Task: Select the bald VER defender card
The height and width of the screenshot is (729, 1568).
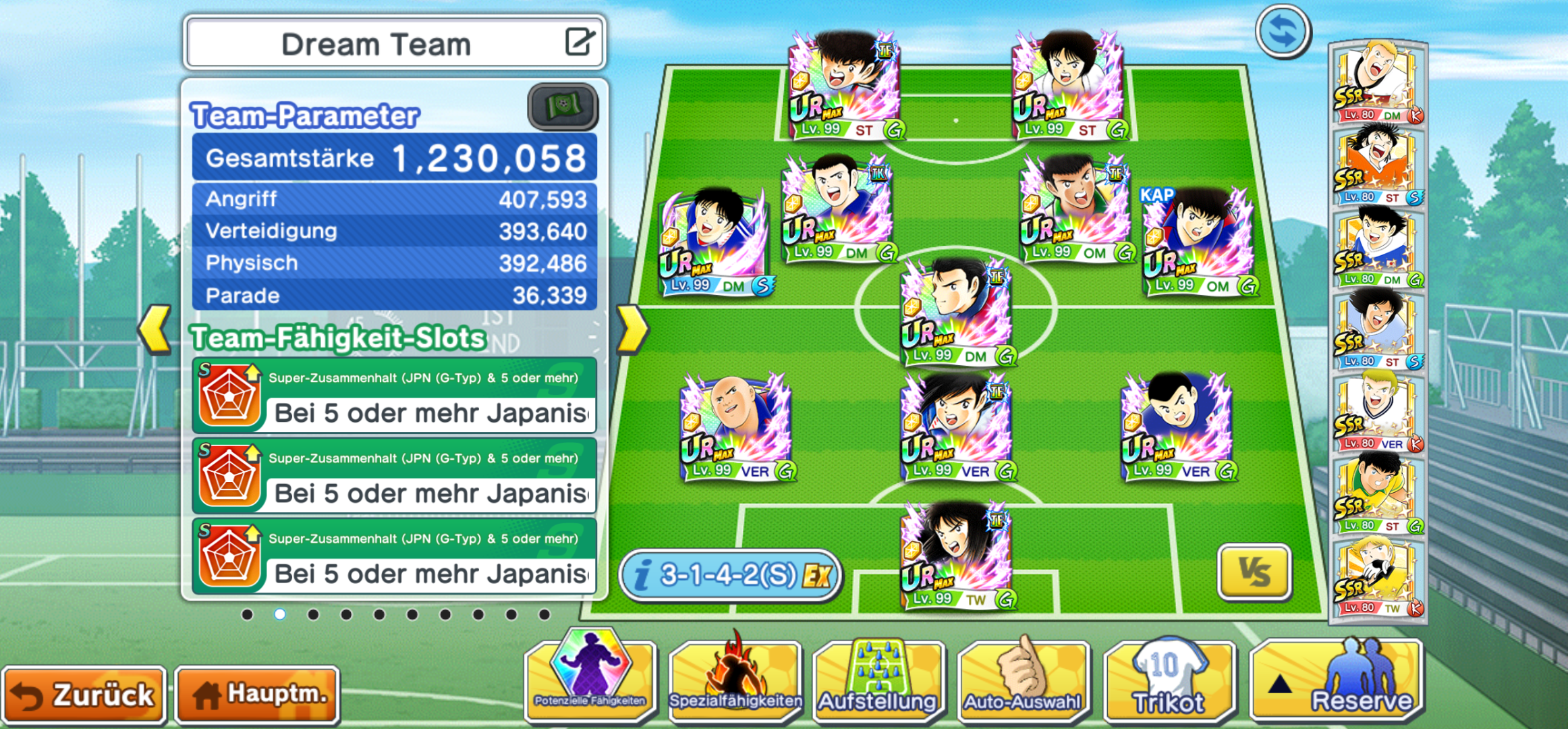Action: tap(736, 427)
